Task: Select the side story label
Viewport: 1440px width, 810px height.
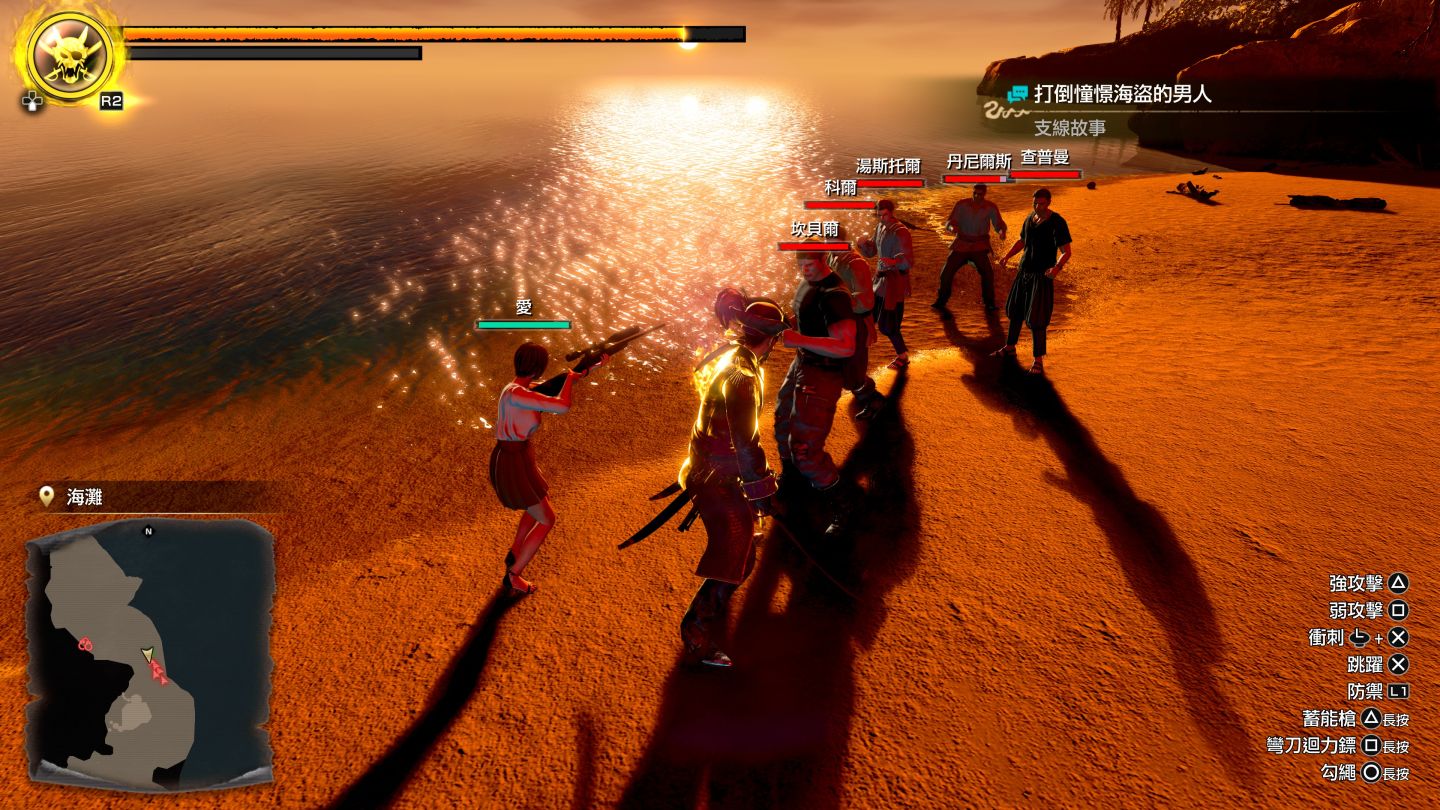Action: pyautogui.click(x=1069, y=128)
